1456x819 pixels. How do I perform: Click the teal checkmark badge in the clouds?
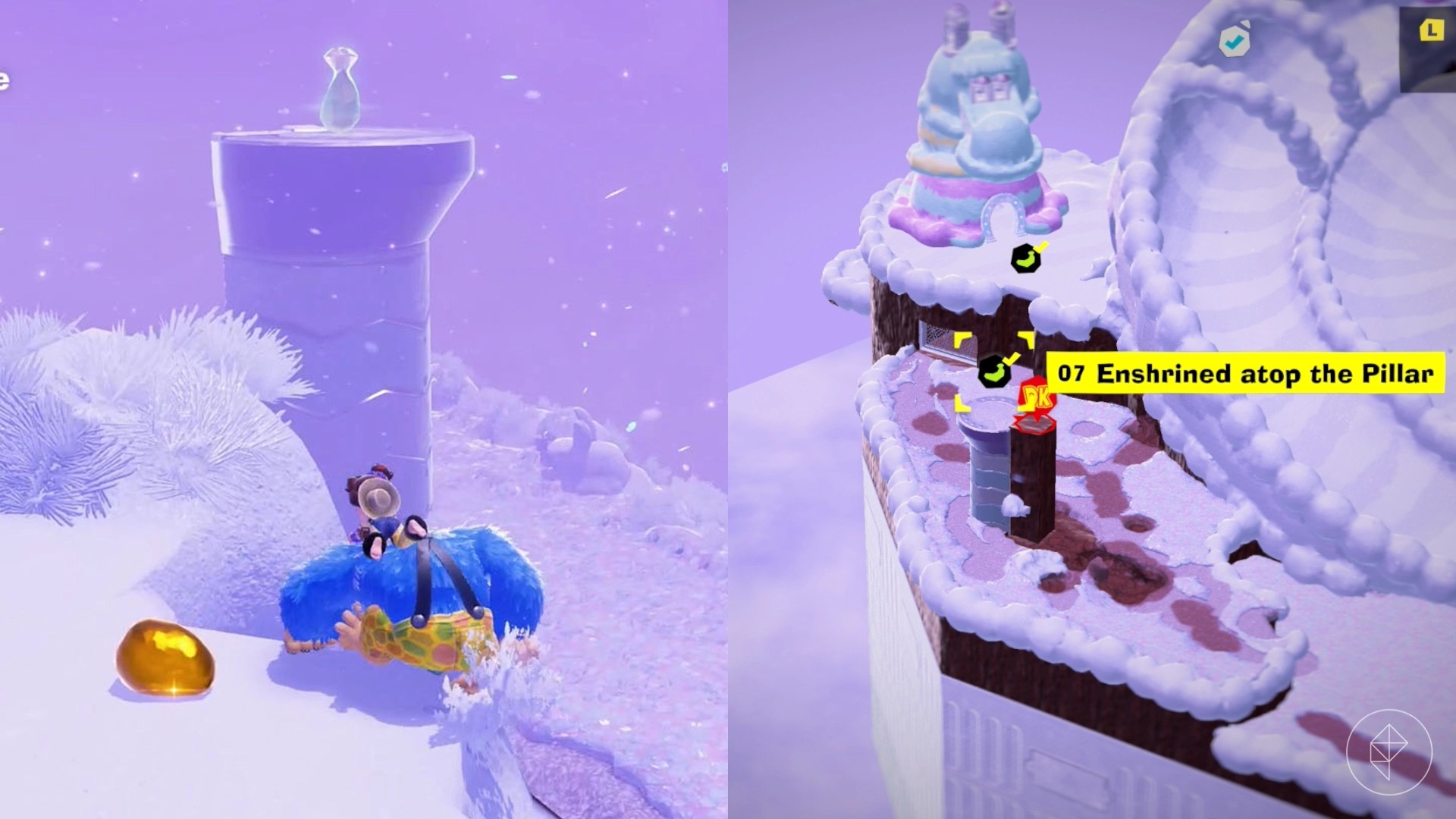tap(1234, 42)
